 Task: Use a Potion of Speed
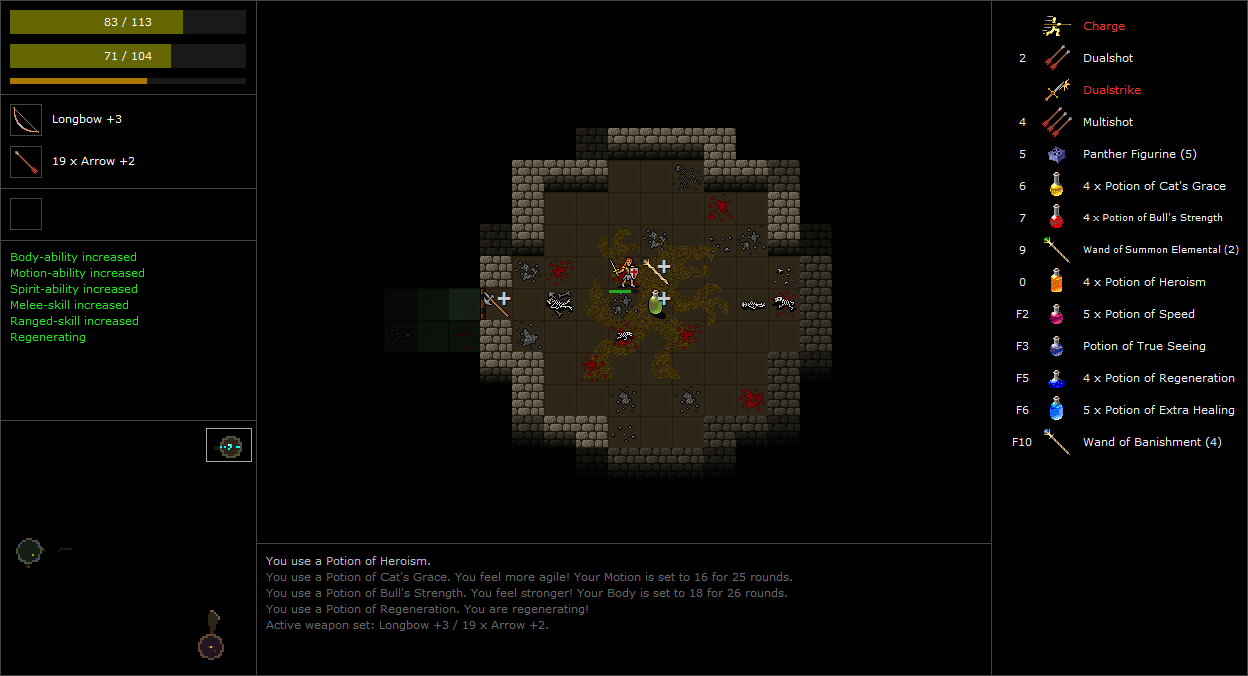(1138, 314)
